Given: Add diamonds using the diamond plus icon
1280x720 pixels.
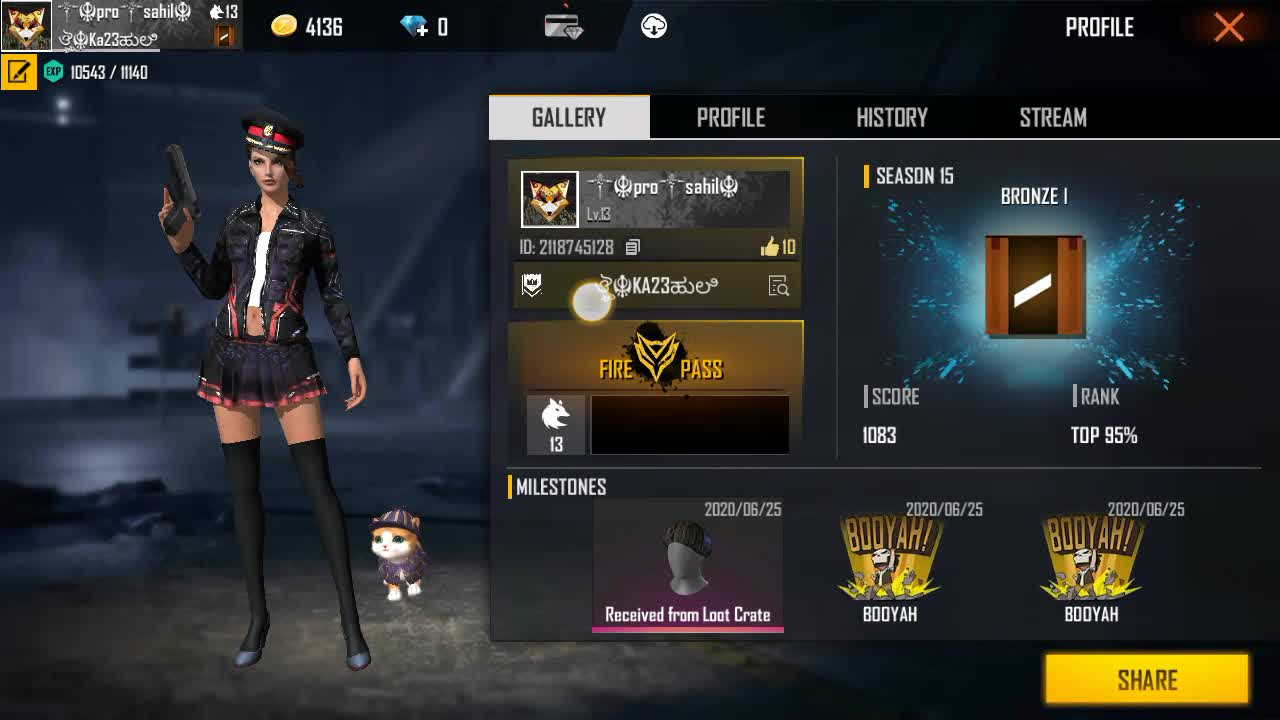Looking at the screenshot, I should 414,27.
